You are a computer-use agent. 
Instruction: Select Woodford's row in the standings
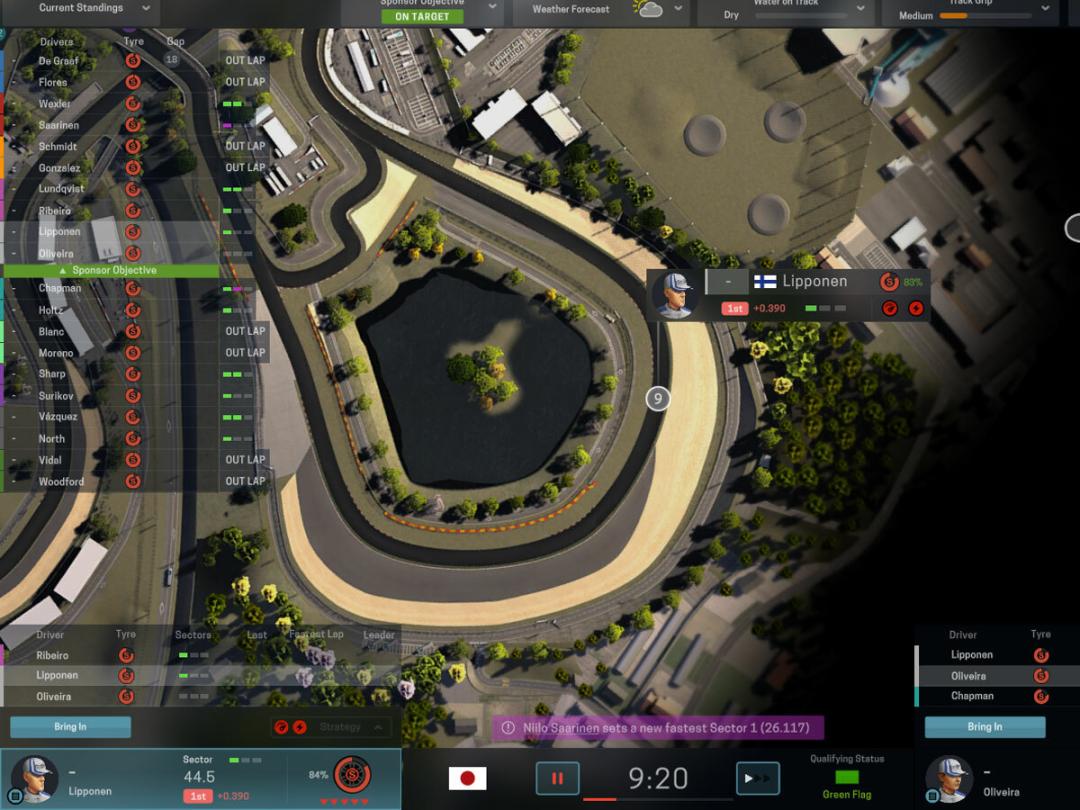pos(62,482)
